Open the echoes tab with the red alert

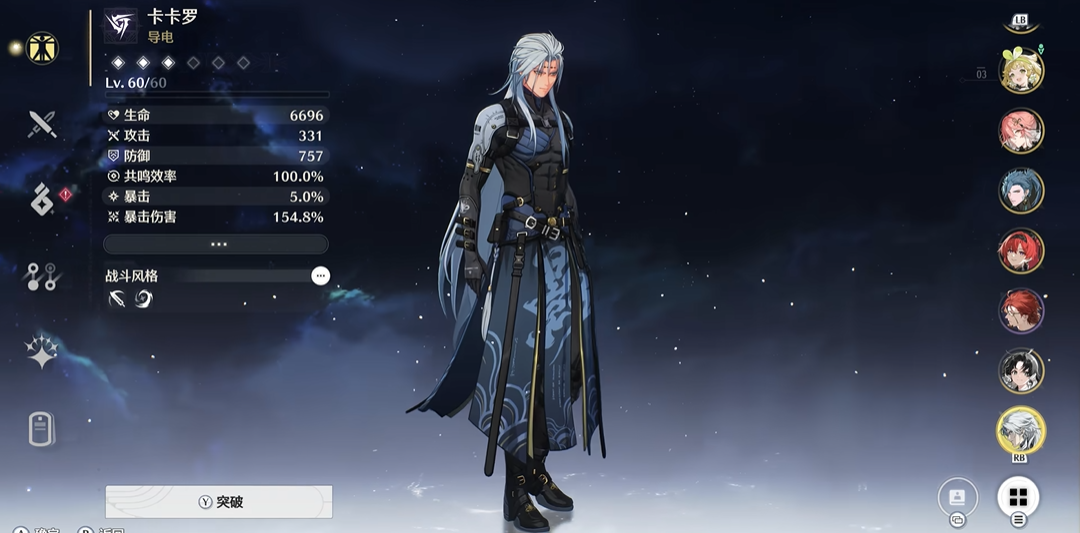pyautogui.click(x=42, y=200)
